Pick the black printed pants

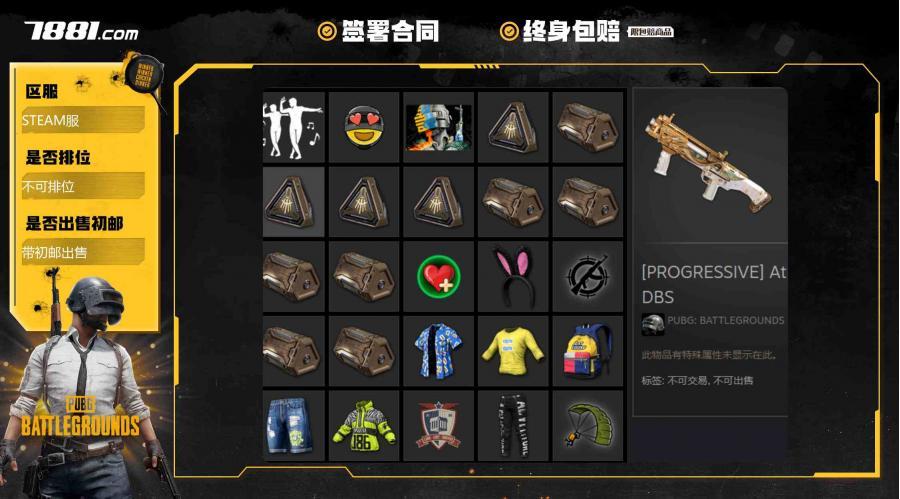(x=512, y=424)
